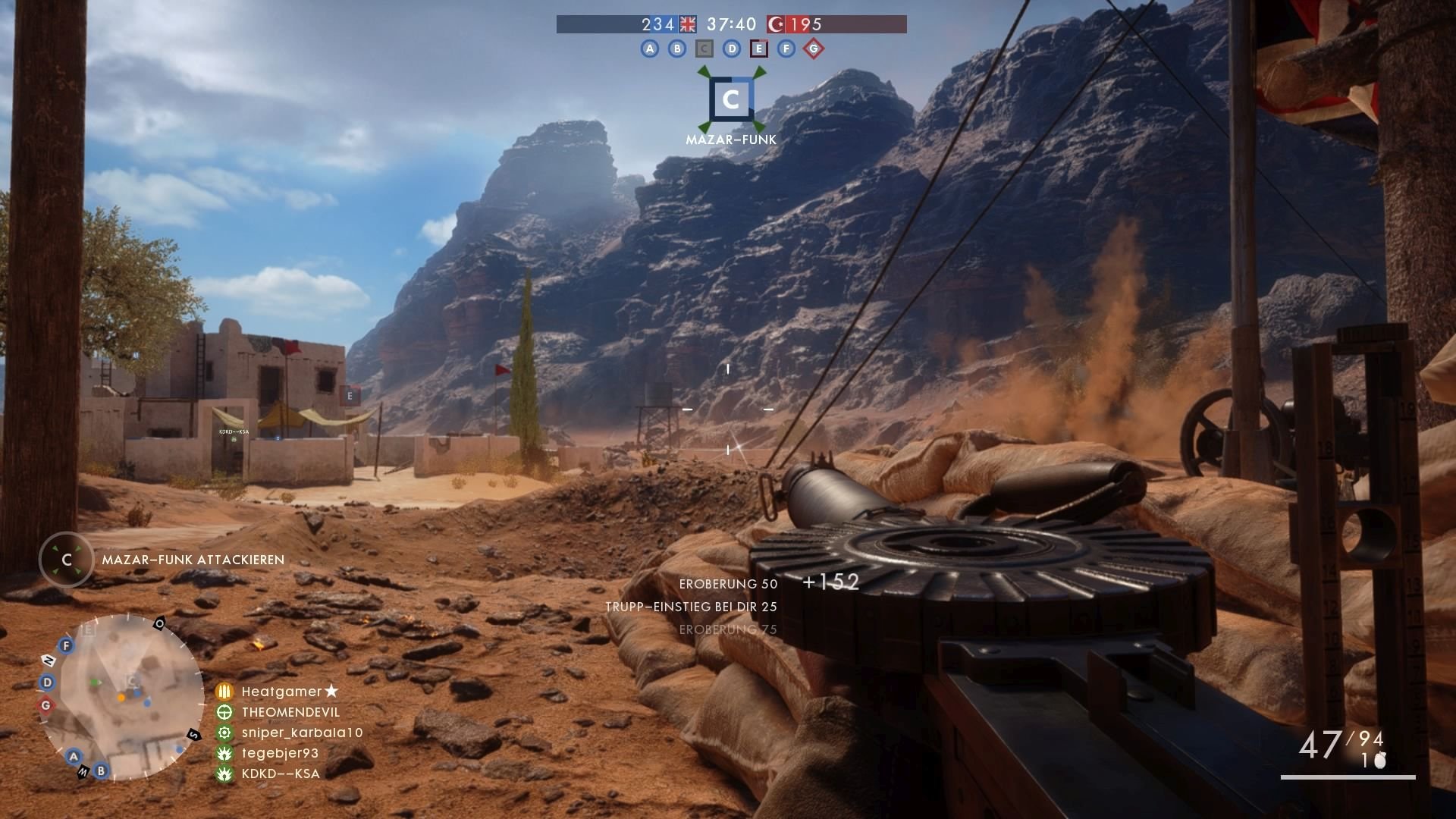Click the contested objective E marker
This screenshot has height=819, width=1456.
(759, 49)
